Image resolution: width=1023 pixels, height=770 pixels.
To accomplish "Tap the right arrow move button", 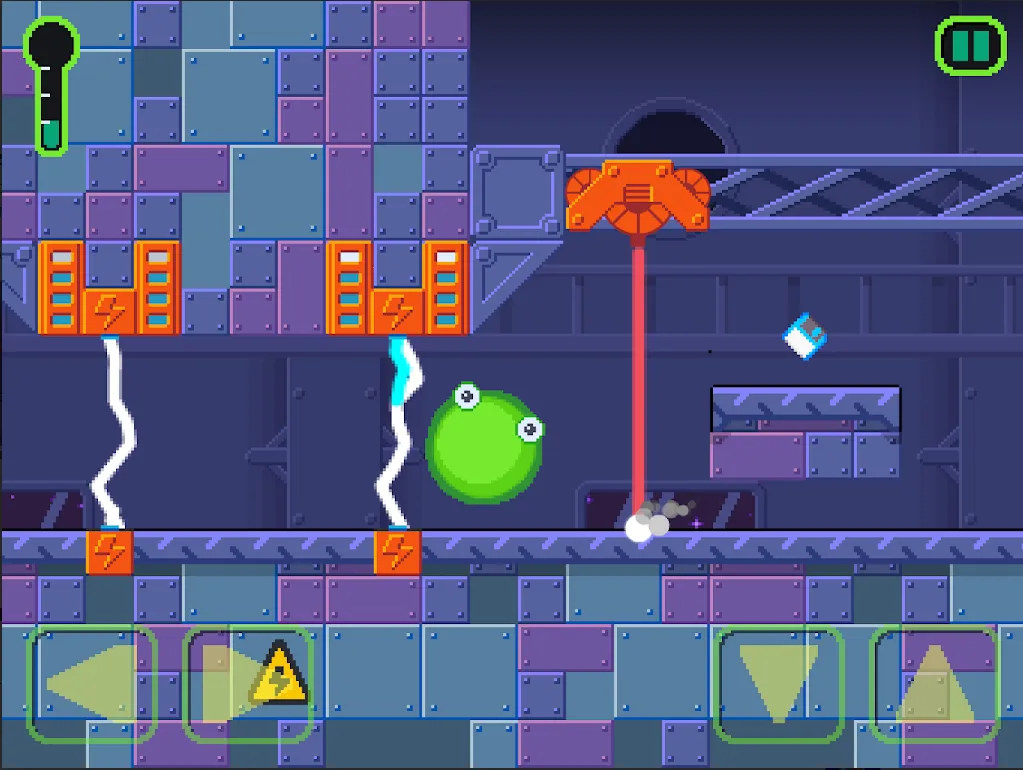I will click(x=248, y=684).
